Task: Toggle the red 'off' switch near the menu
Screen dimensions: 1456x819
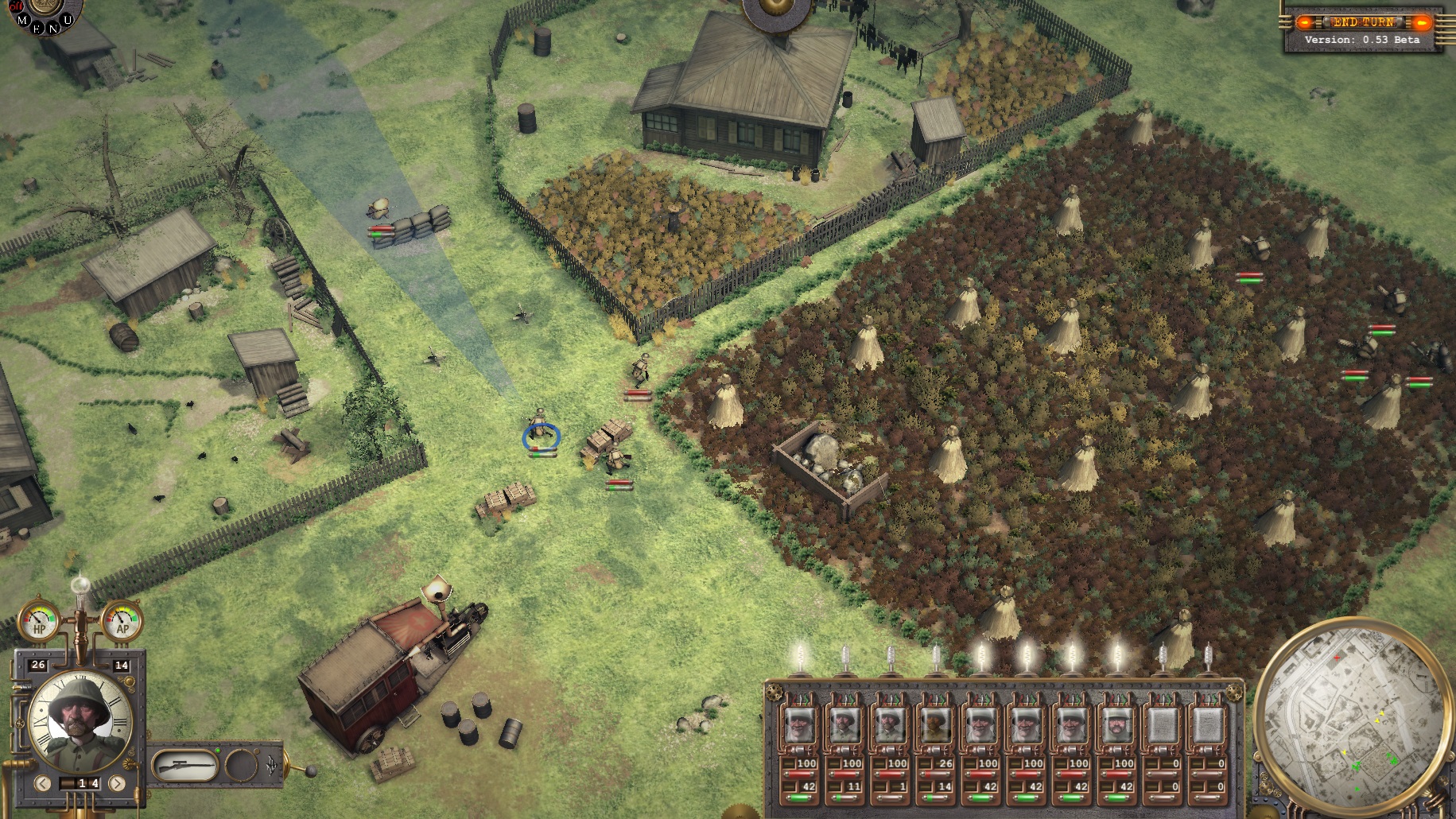Action: pos(15,7)
